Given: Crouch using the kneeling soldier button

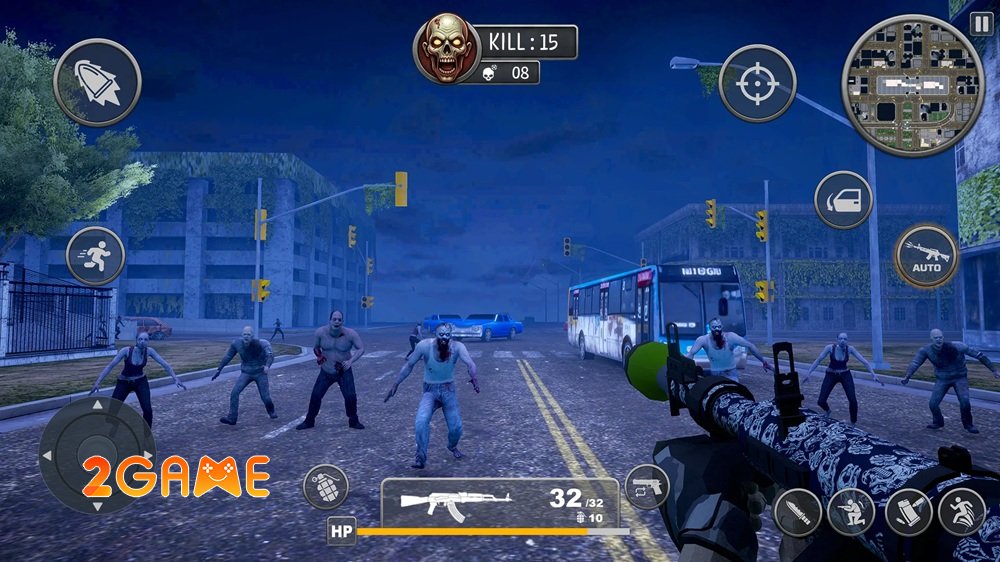Looking at the screenshot, I should tap(853, 511).
